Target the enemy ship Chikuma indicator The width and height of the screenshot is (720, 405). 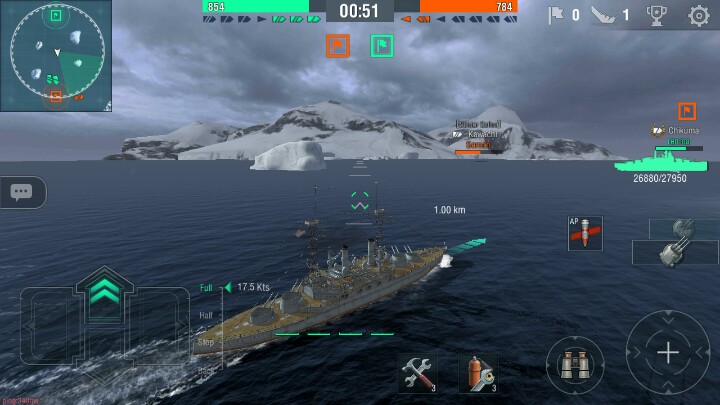660,160
